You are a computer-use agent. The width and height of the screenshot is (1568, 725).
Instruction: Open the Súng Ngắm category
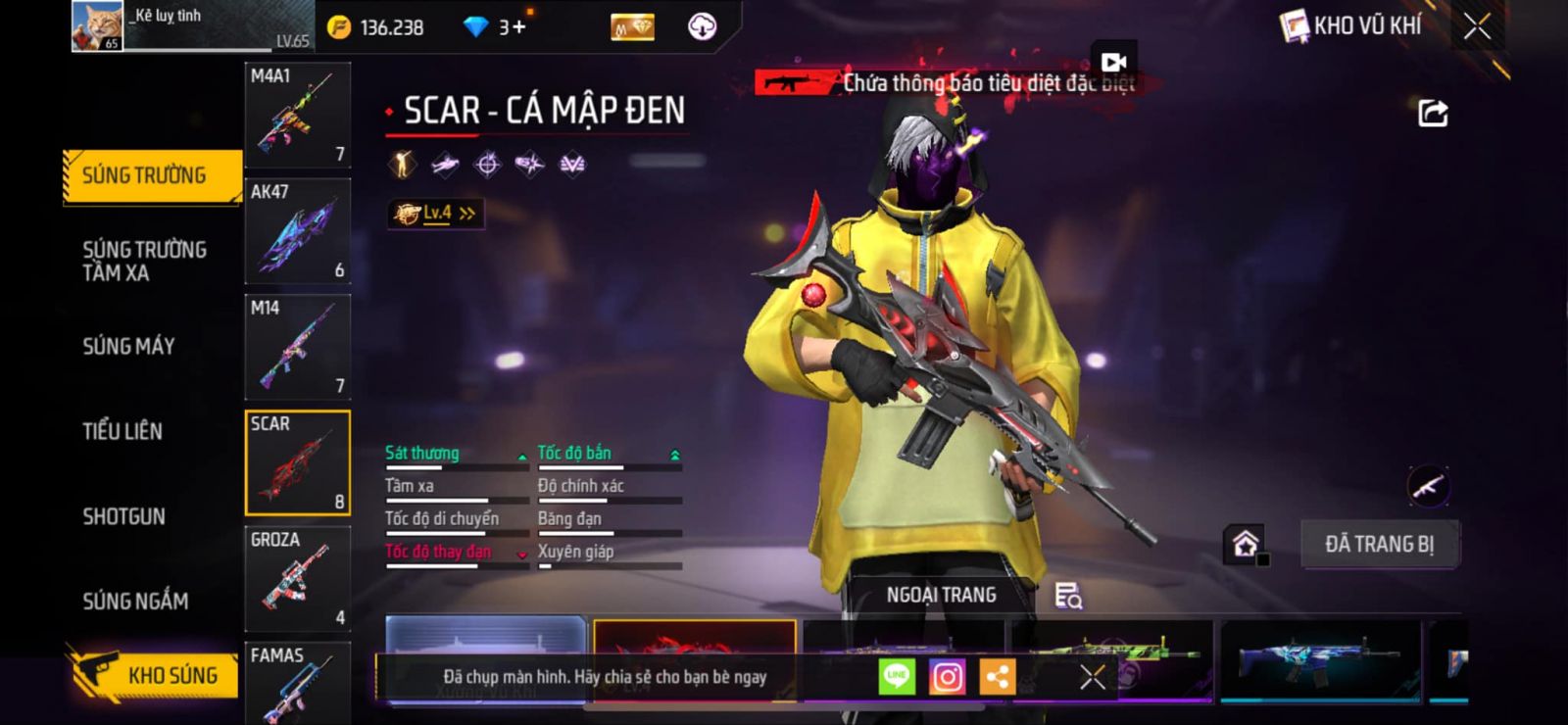pyautogui.click(x=135, y=602)
